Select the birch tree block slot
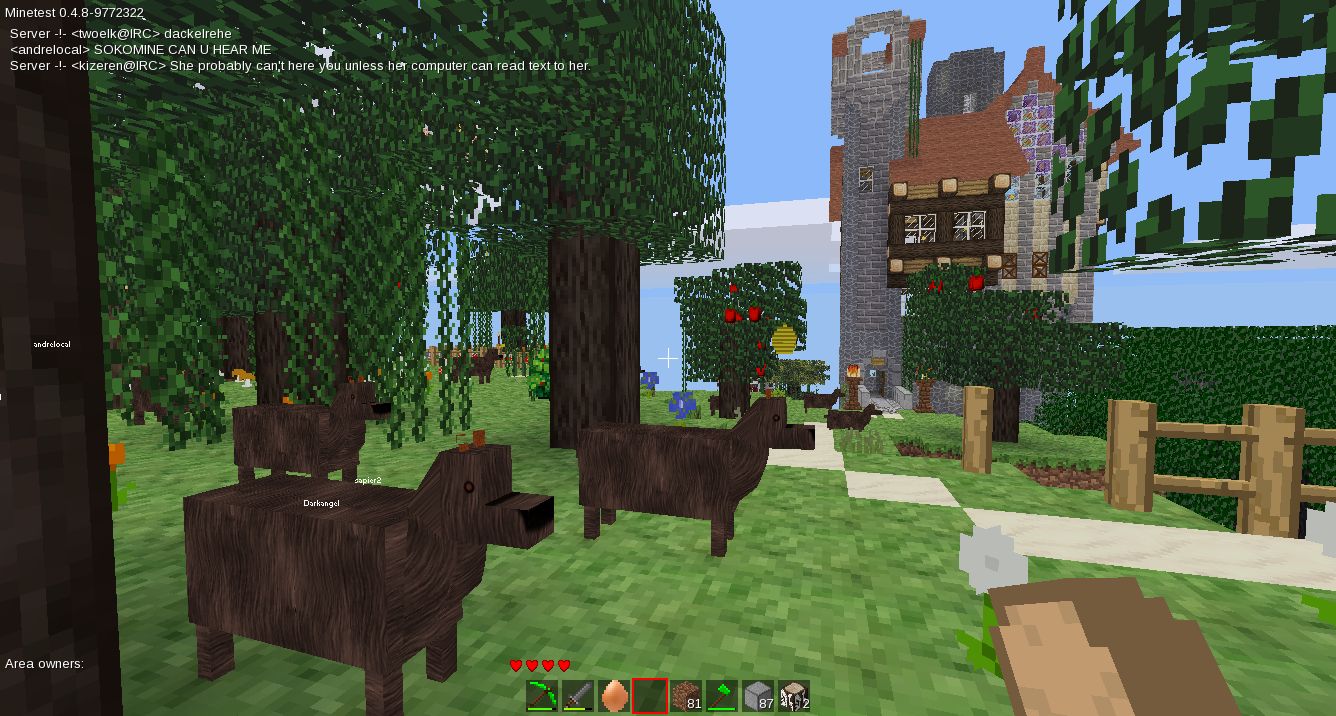Viewport: 1336px width, 716px height. point(794,695)
